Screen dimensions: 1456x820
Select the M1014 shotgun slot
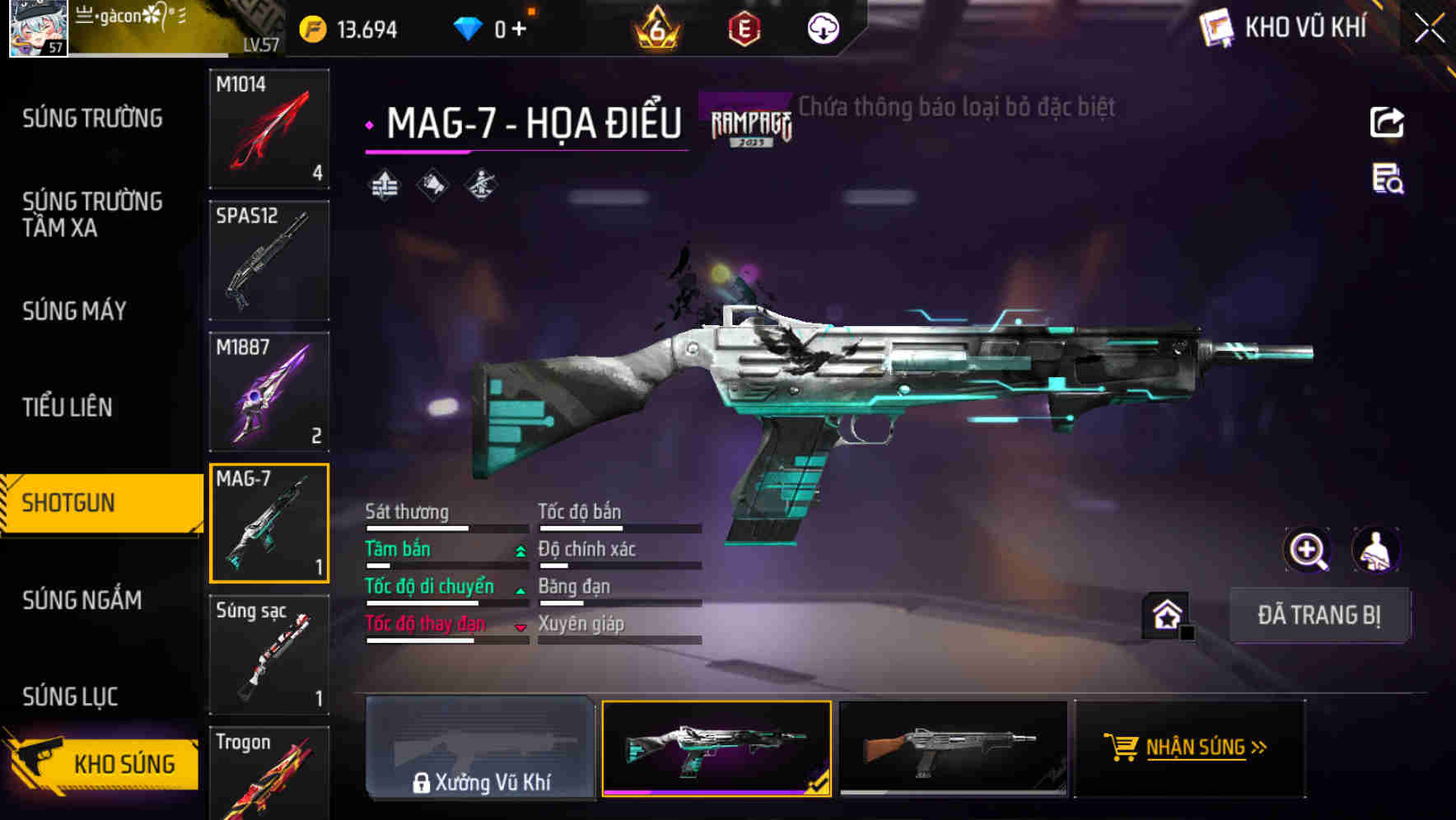pos(269,128)
